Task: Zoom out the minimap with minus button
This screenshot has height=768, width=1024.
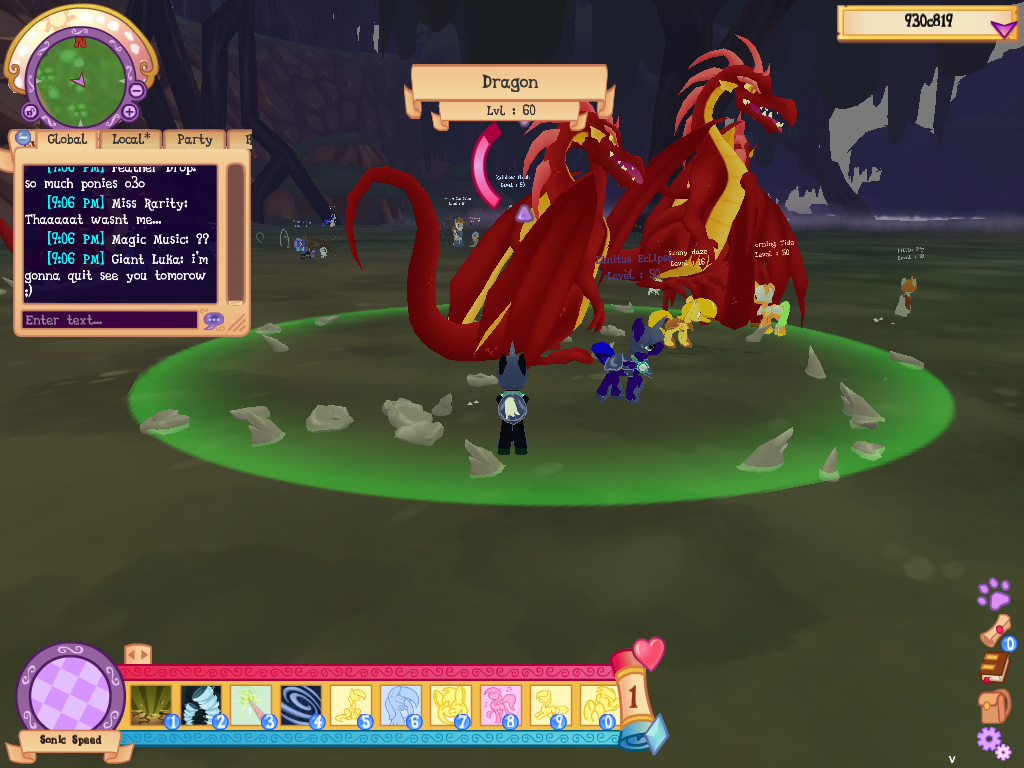Action: 136,90
